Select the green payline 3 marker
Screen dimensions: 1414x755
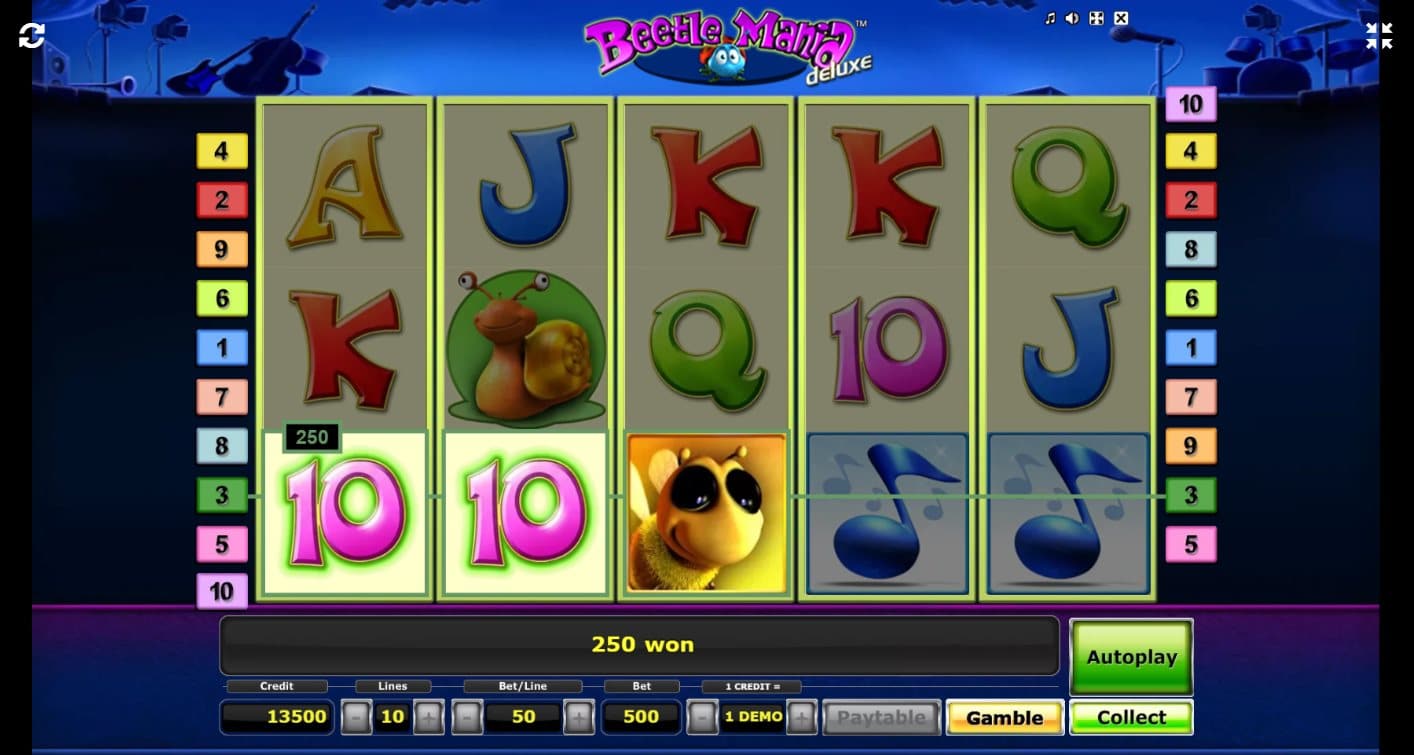[x=221, y=494]
